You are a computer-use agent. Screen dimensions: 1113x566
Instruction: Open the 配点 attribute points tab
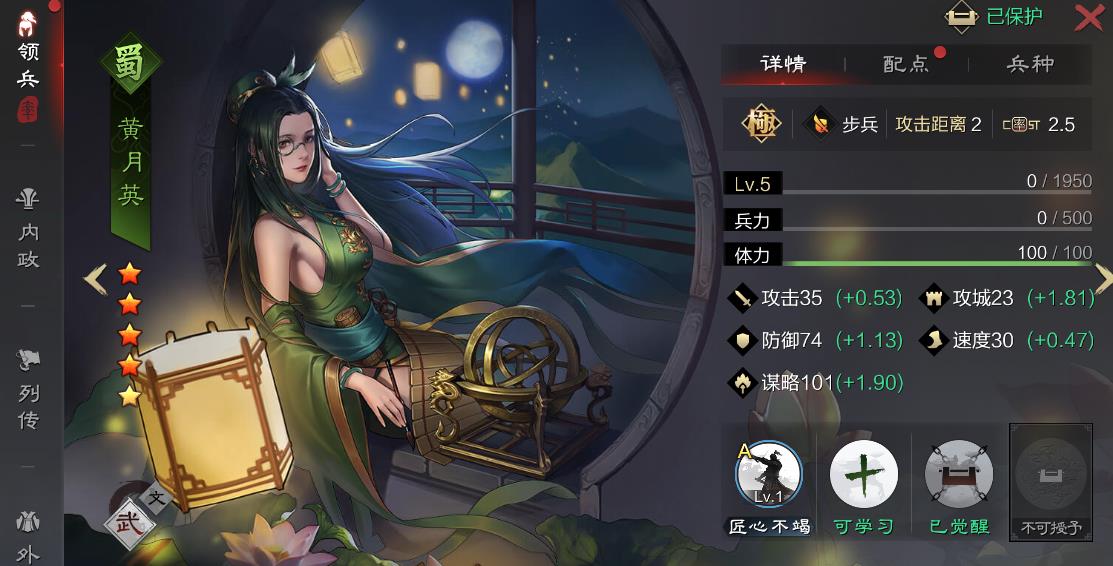pos(906,64)
